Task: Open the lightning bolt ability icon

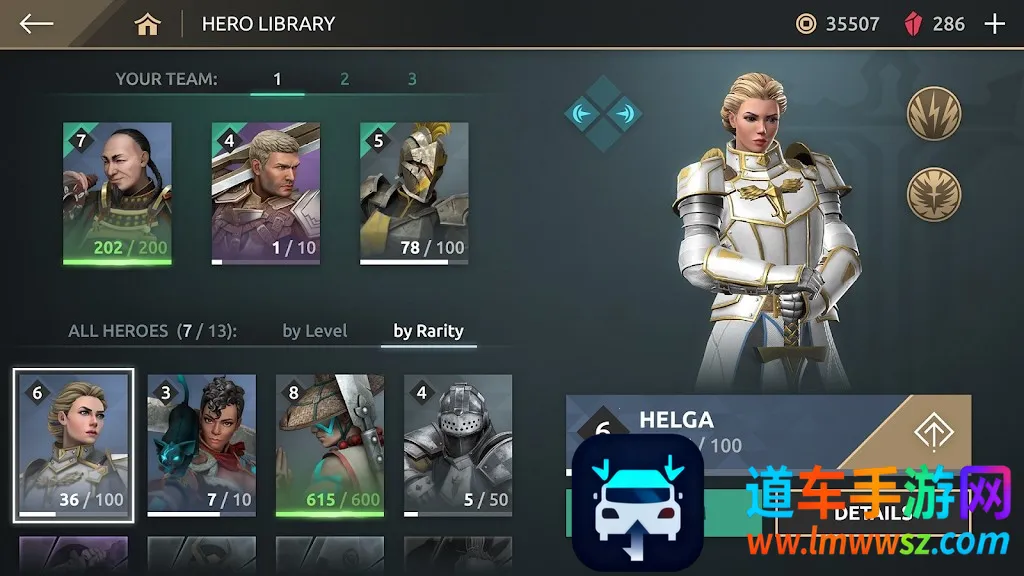Action: tap(934, 113)
